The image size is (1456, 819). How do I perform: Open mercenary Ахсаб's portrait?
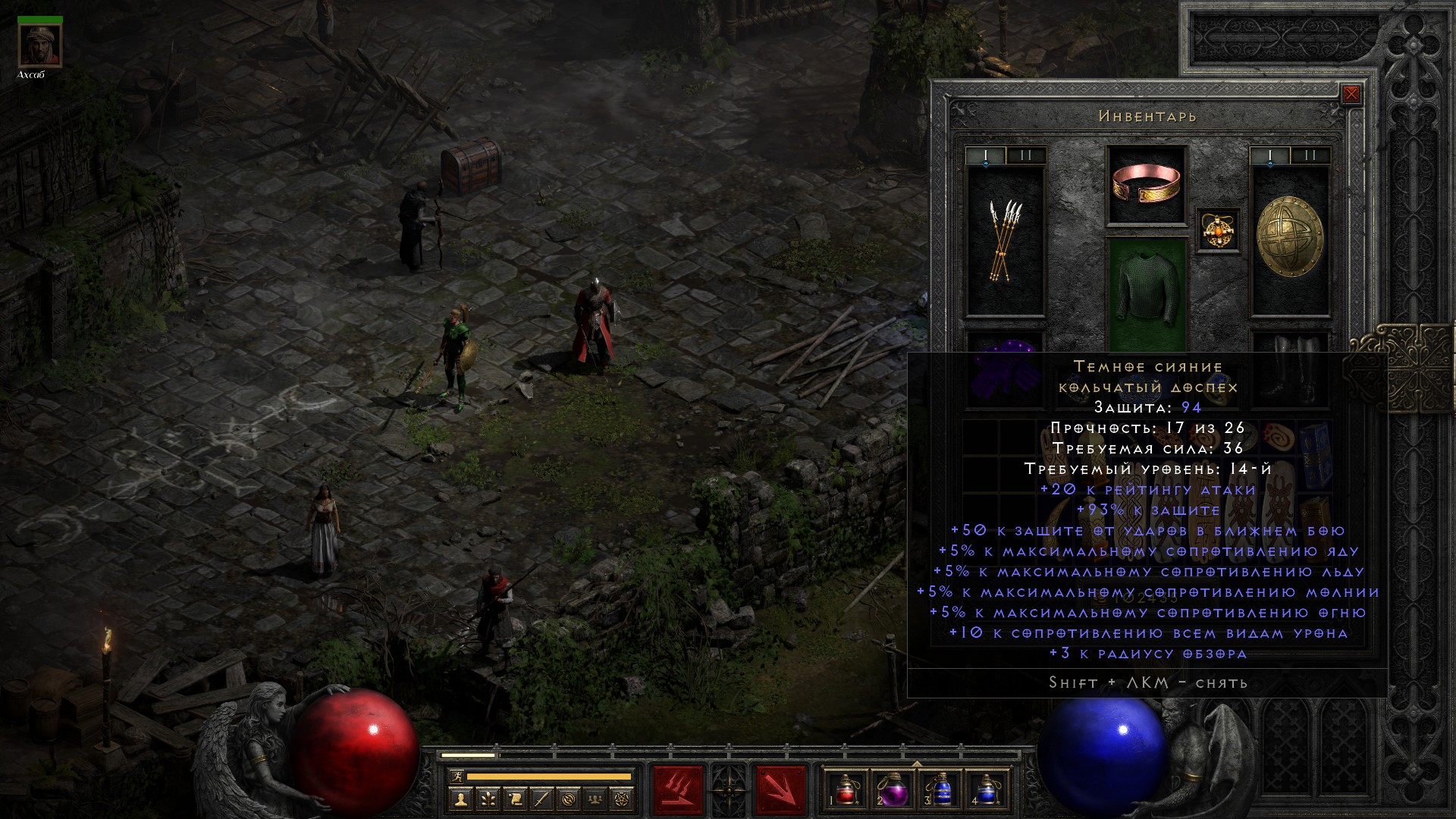[39, 46]
